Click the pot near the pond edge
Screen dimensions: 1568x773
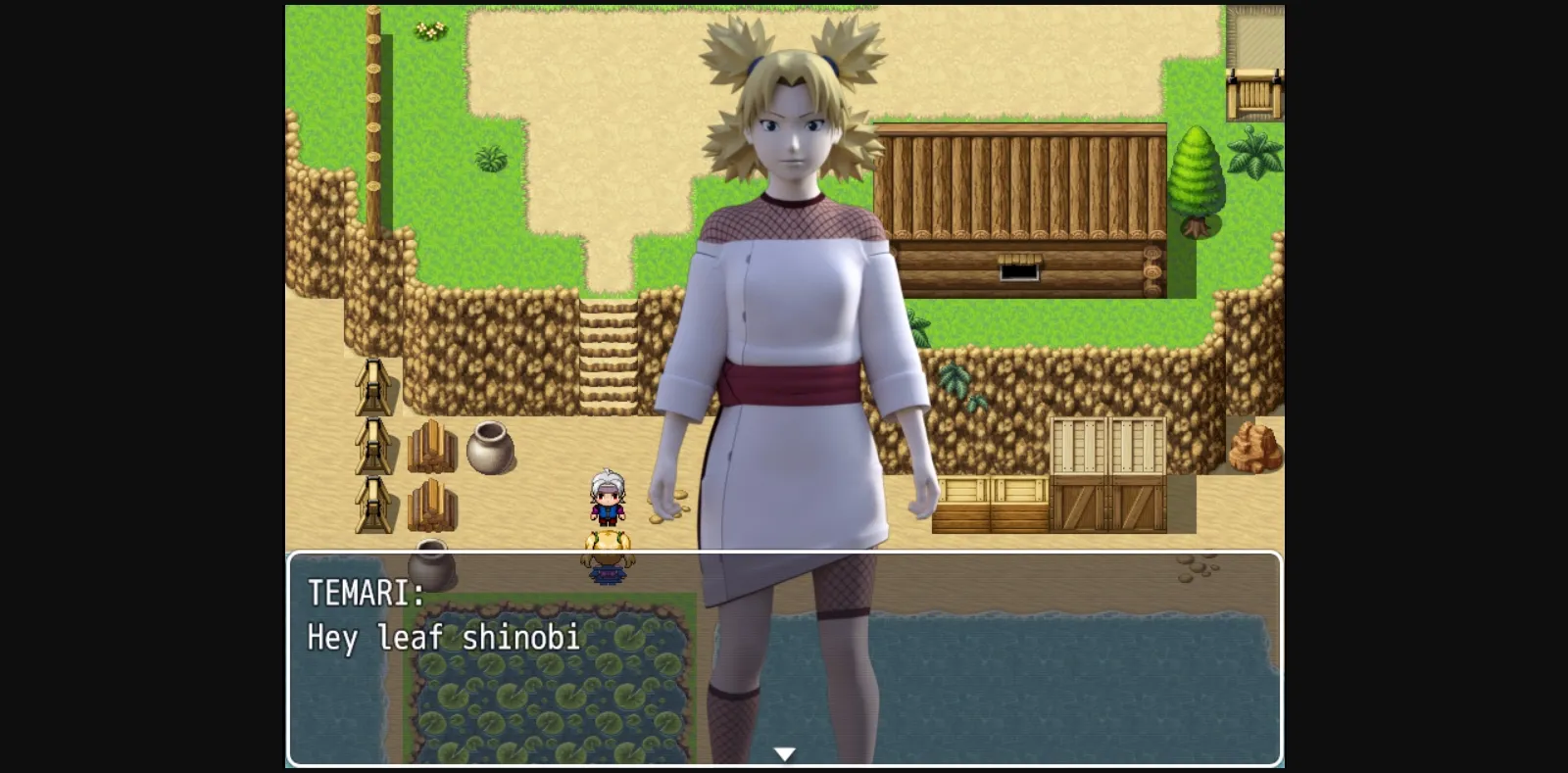433,563
